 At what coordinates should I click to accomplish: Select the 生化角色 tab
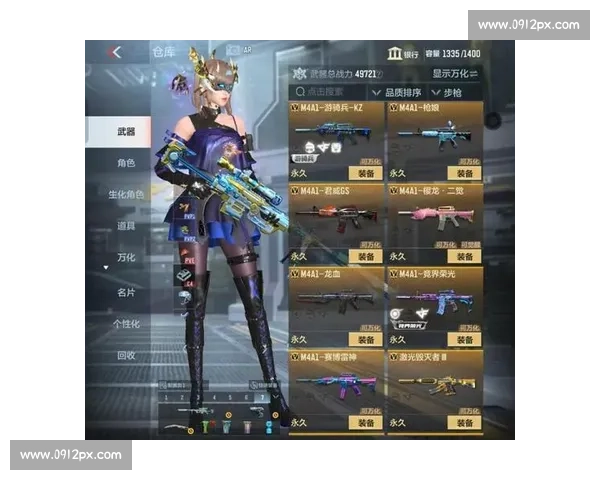click(124, 194)
